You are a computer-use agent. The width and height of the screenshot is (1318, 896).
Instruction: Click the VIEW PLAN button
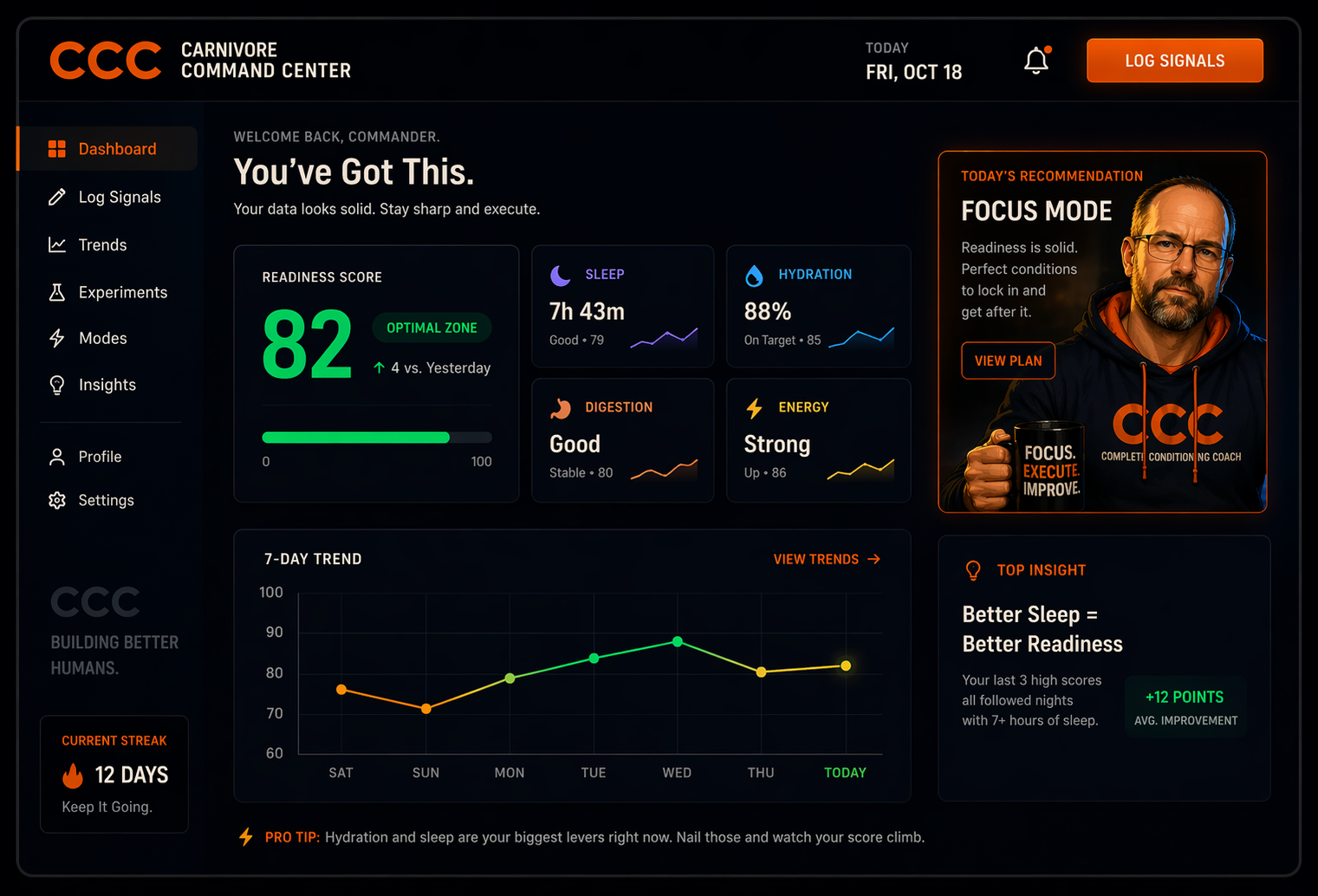pos(1008,360)
